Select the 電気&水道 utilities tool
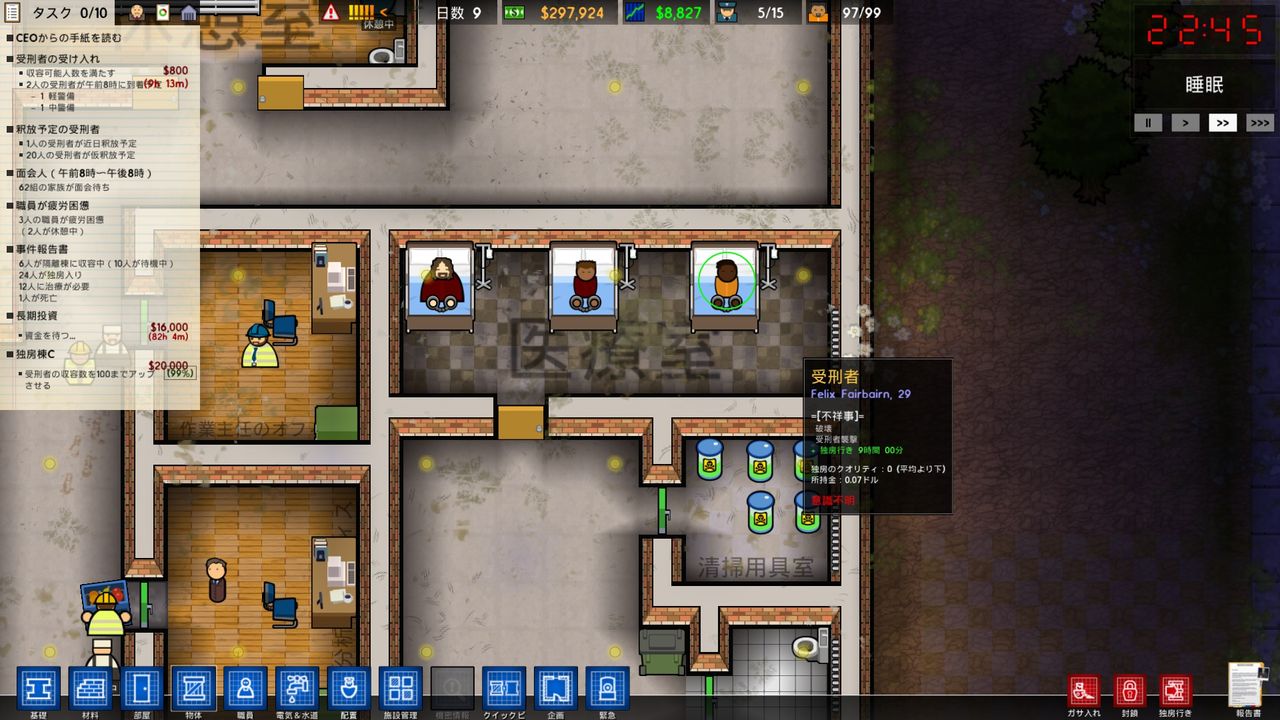 [x=297, y=688]
